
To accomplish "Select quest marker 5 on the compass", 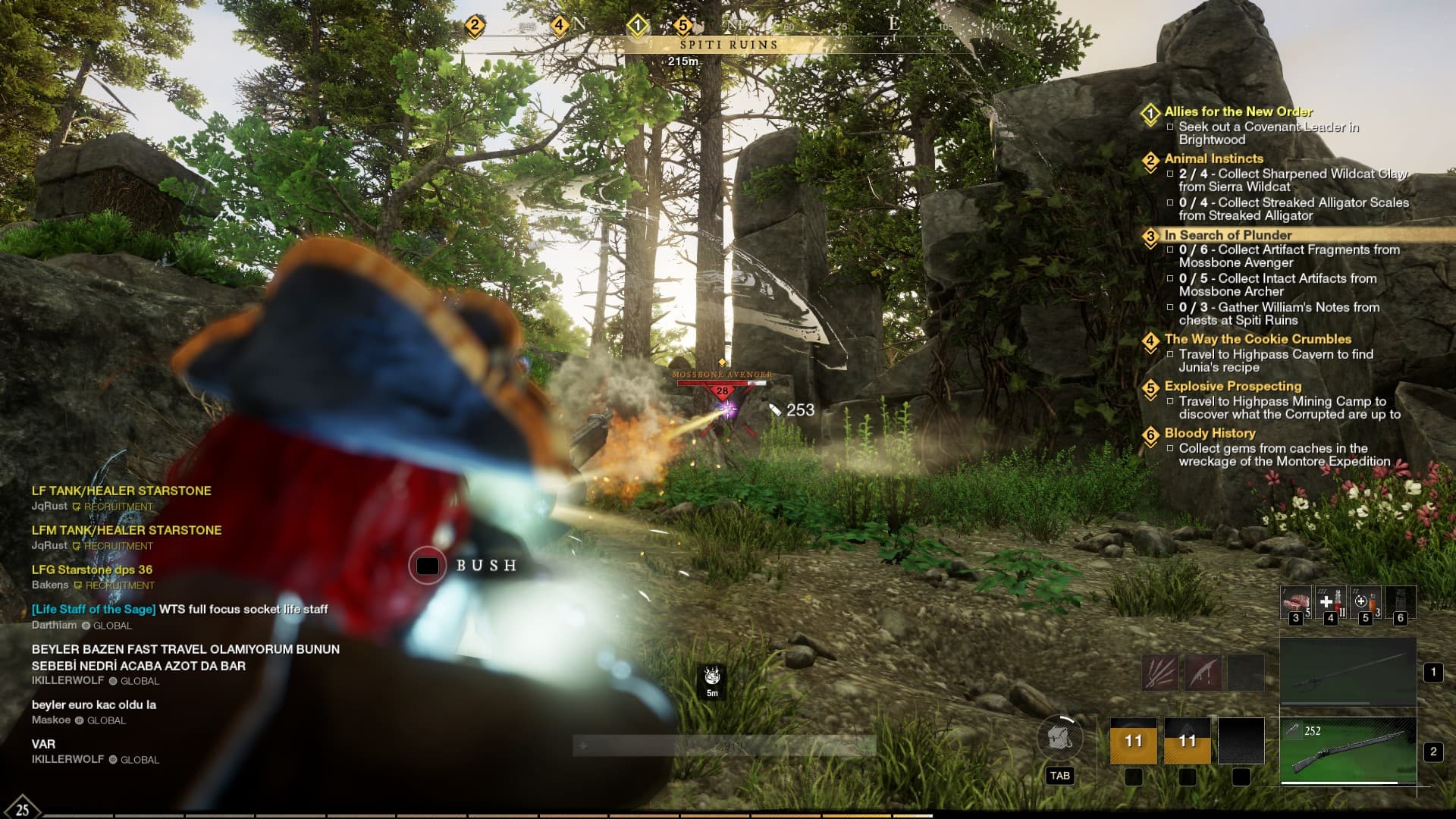I will coord(682,25).
